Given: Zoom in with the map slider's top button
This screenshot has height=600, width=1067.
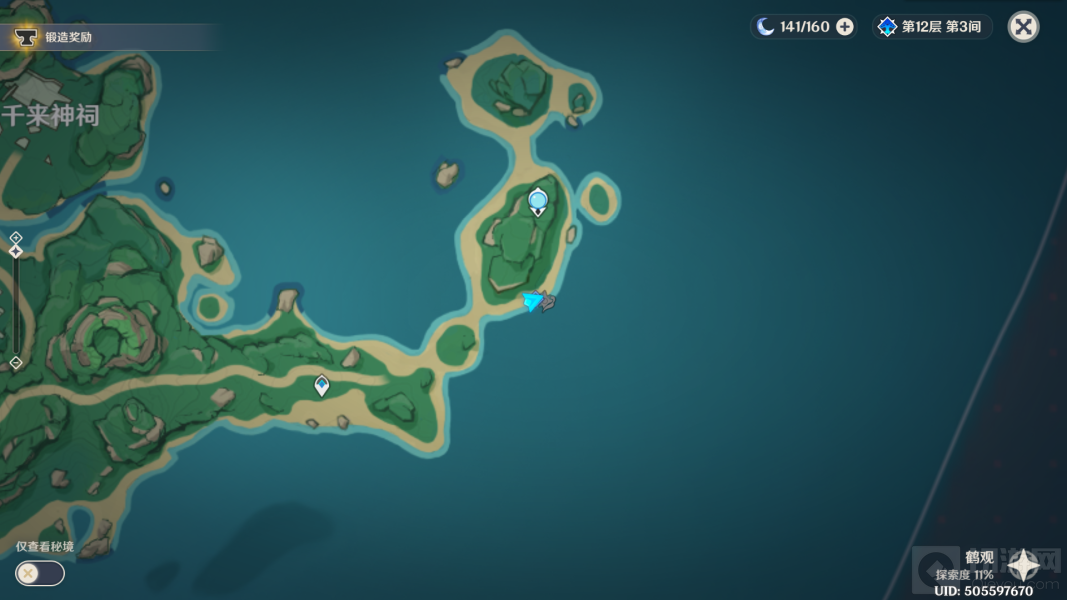Looking at the screenshot, I should coord(16,237).
